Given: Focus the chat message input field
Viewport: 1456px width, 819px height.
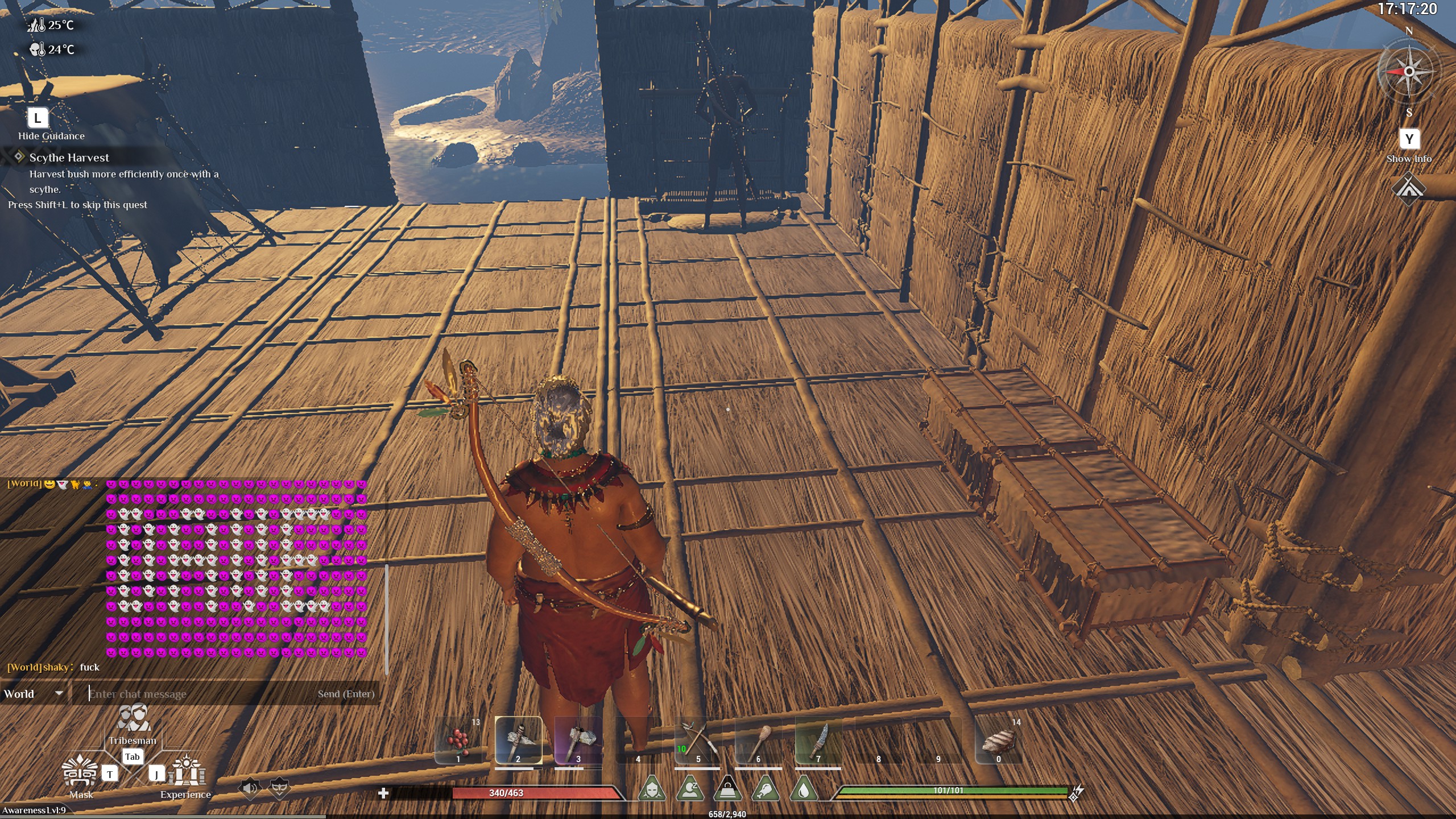Looking at the screenshot, I should point(199,694).
